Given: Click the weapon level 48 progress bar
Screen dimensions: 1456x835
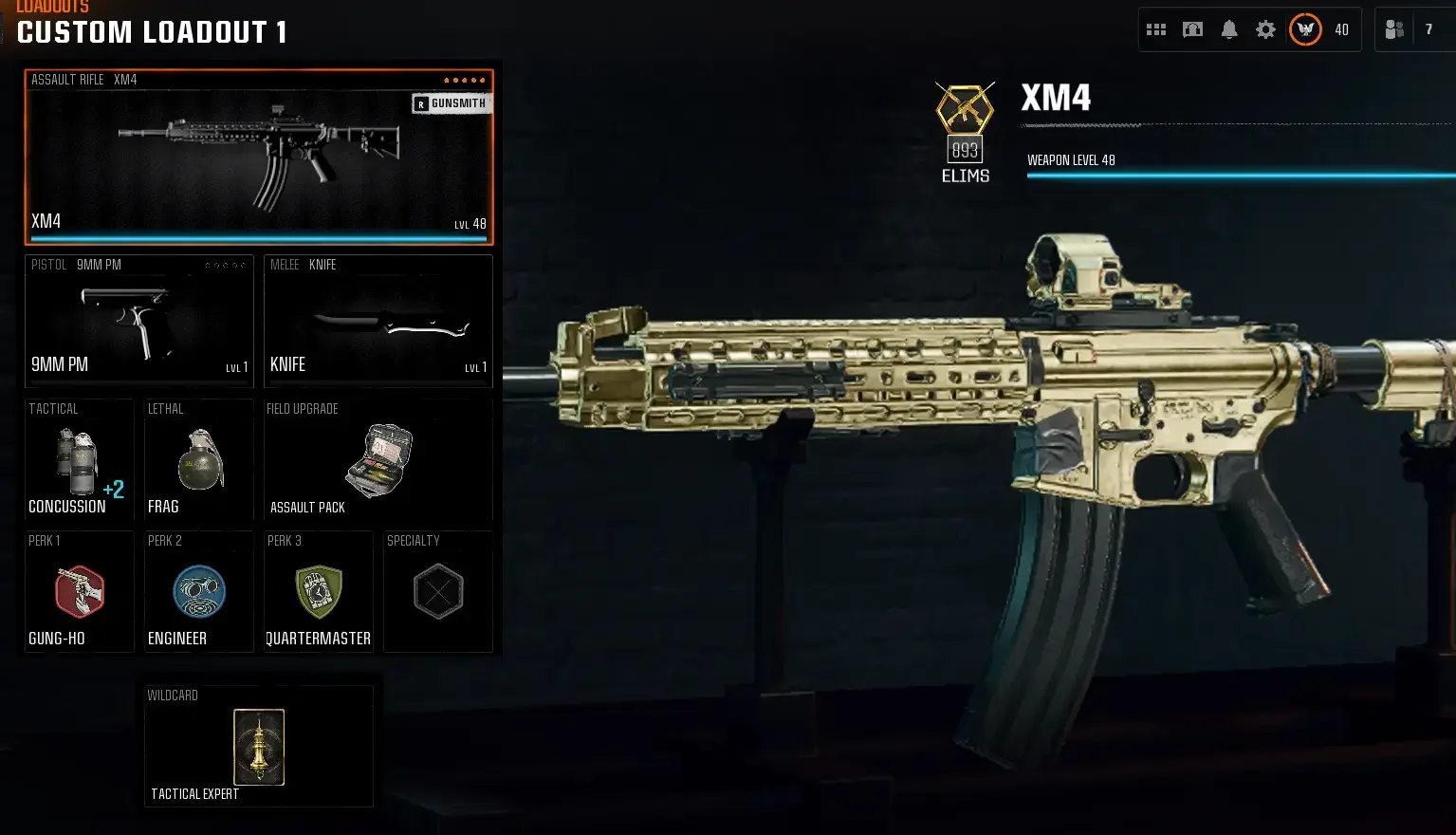Looking at the screenshot, I should pyautogui.click(x=1233, y=175).
